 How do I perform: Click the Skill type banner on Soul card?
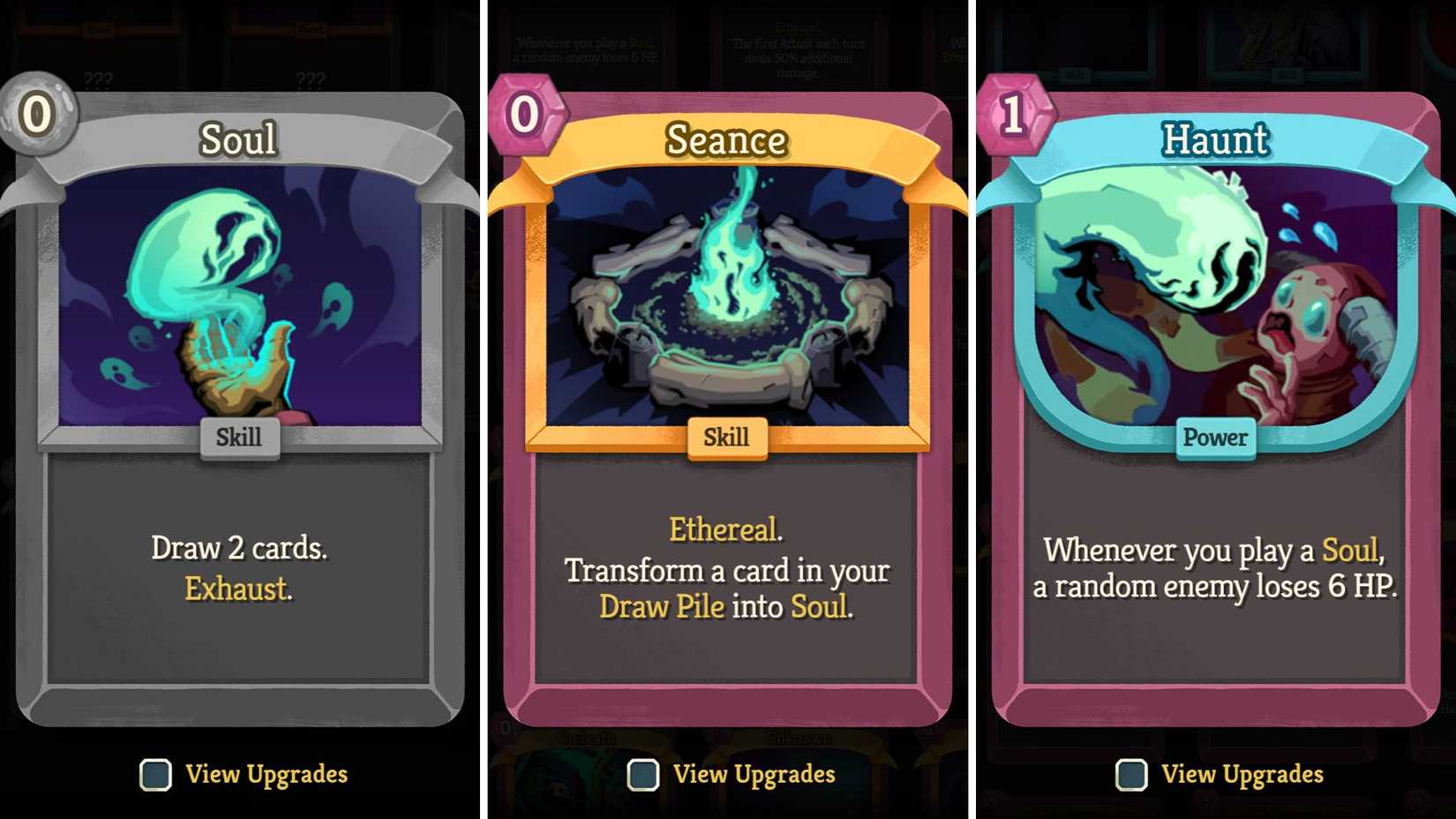(x=238, y=436)
